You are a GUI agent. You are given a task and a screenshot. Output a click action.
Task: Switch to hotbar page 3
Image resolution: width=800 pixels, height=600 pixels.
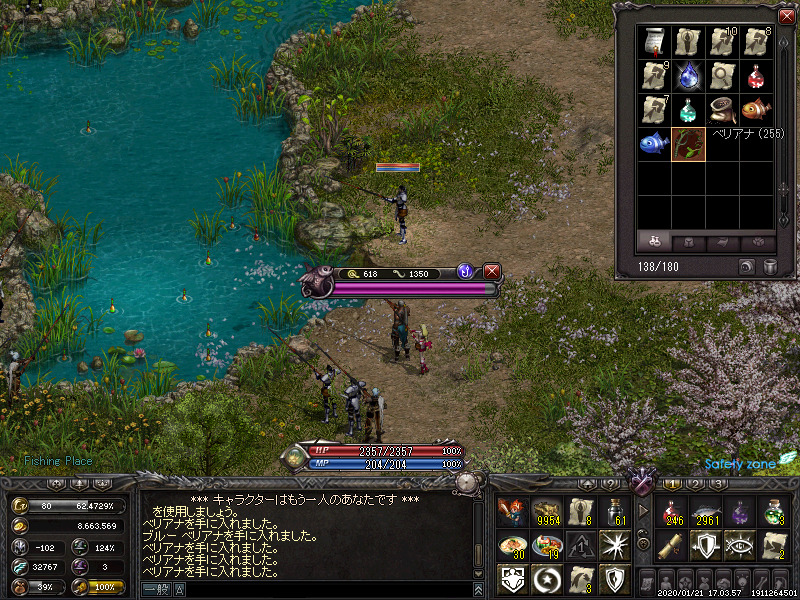pos(717,484)
